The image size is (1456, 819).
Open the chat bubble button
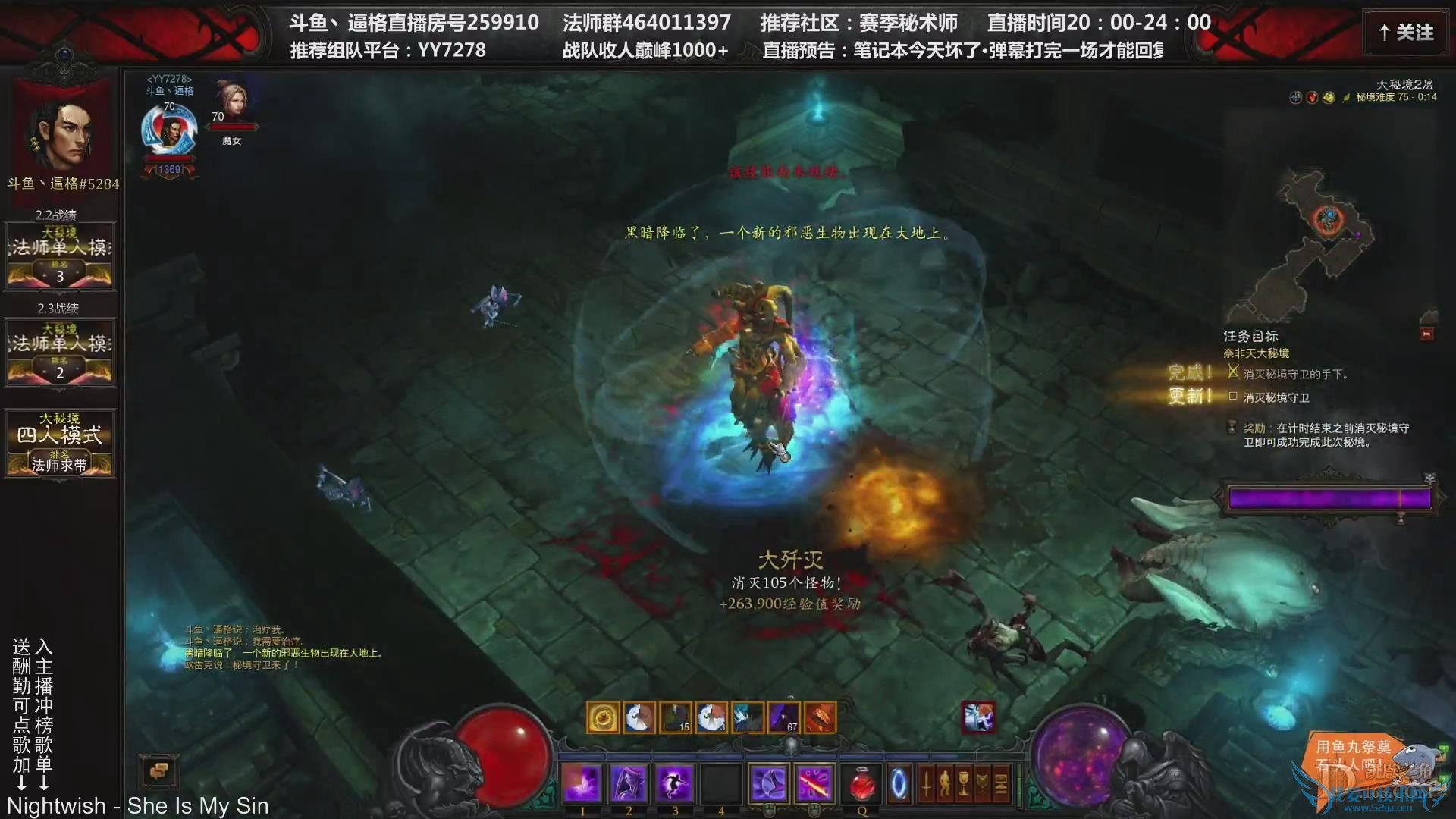[x=158, y=772]
